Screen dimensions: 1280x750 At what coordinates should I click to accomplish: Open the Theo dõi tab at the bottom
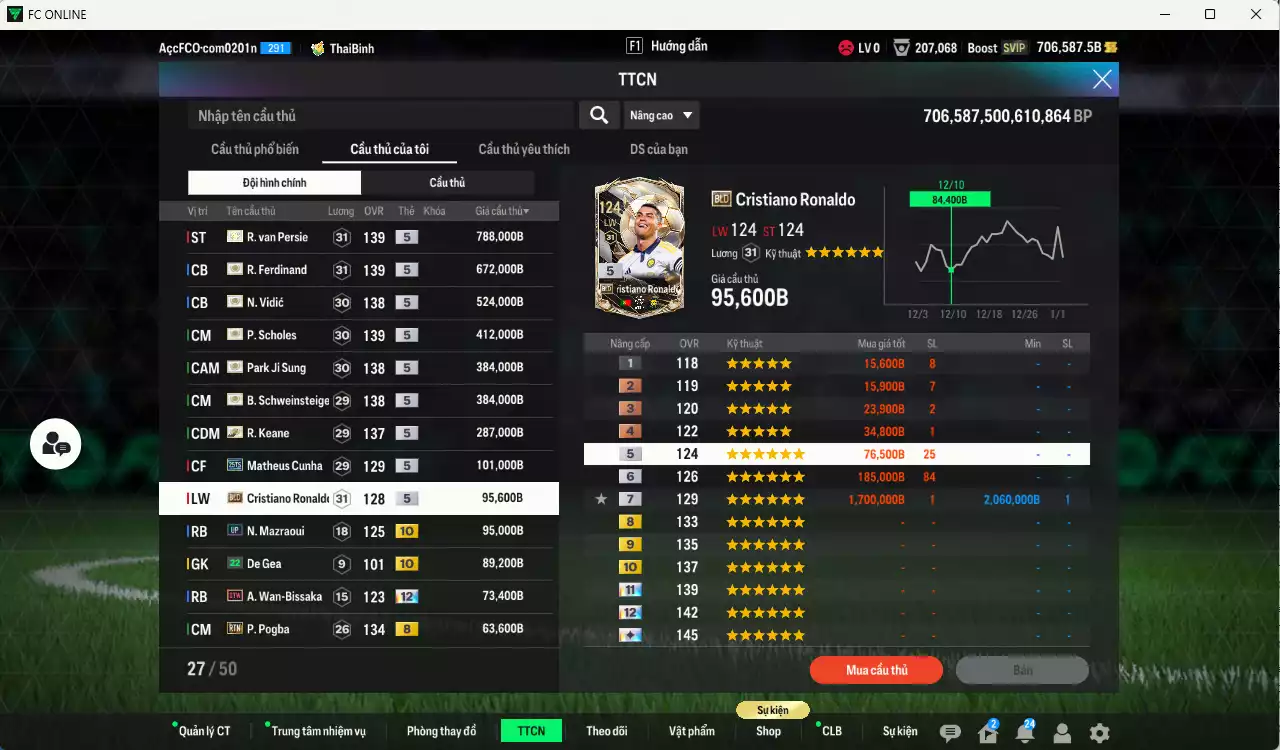coord(607,731)
